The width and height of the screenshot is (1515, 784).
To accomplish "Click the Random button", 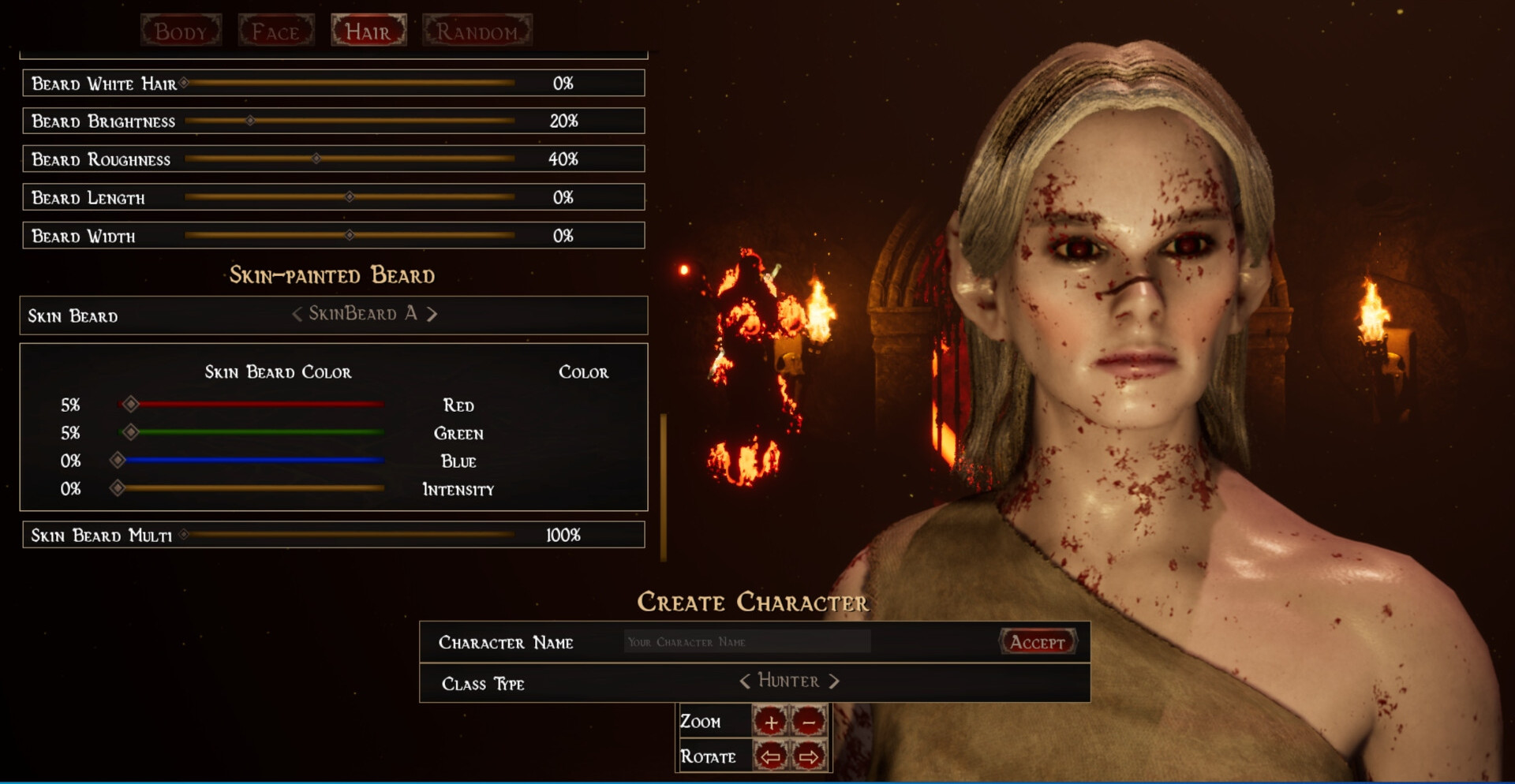I will pos(477,32).
